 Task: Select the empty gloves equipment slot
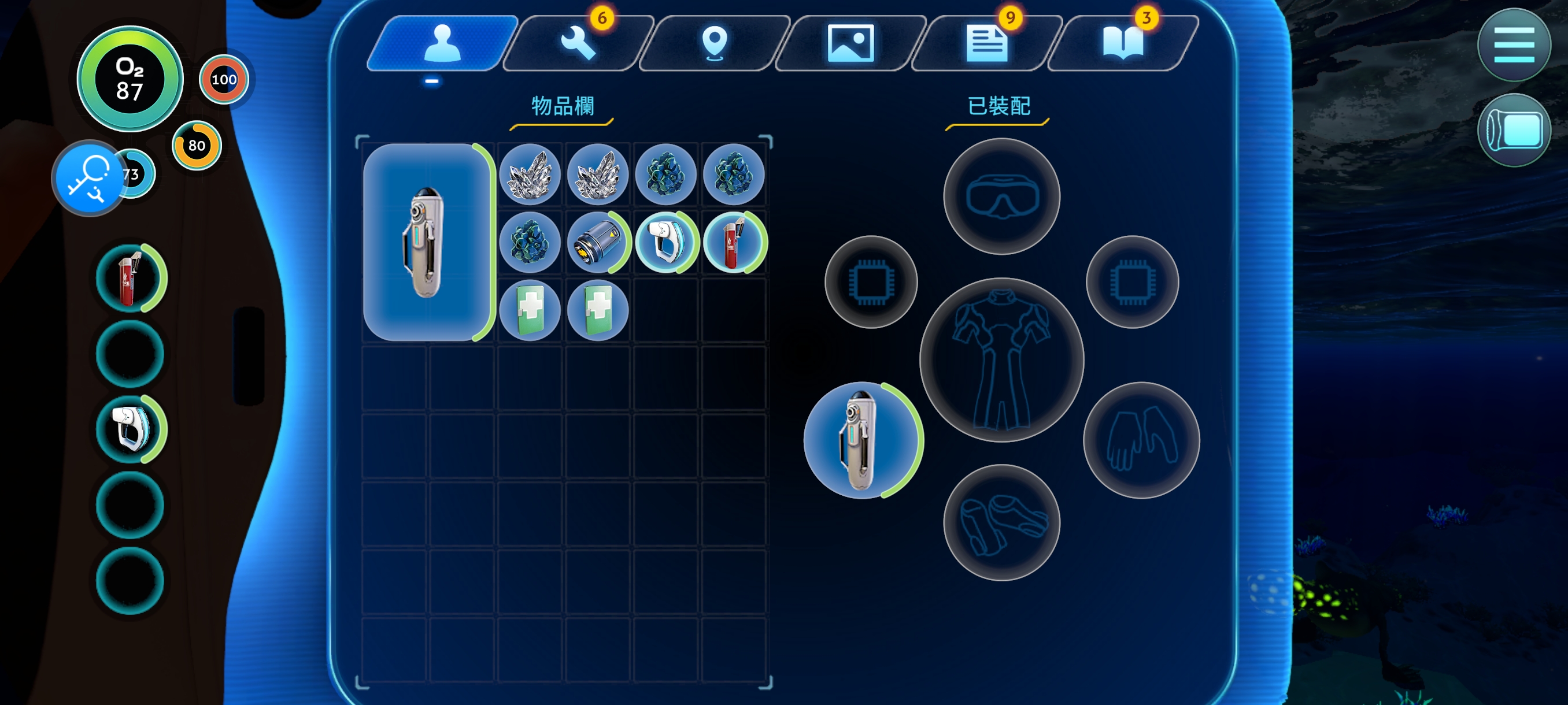click(x=1141, y=440)
